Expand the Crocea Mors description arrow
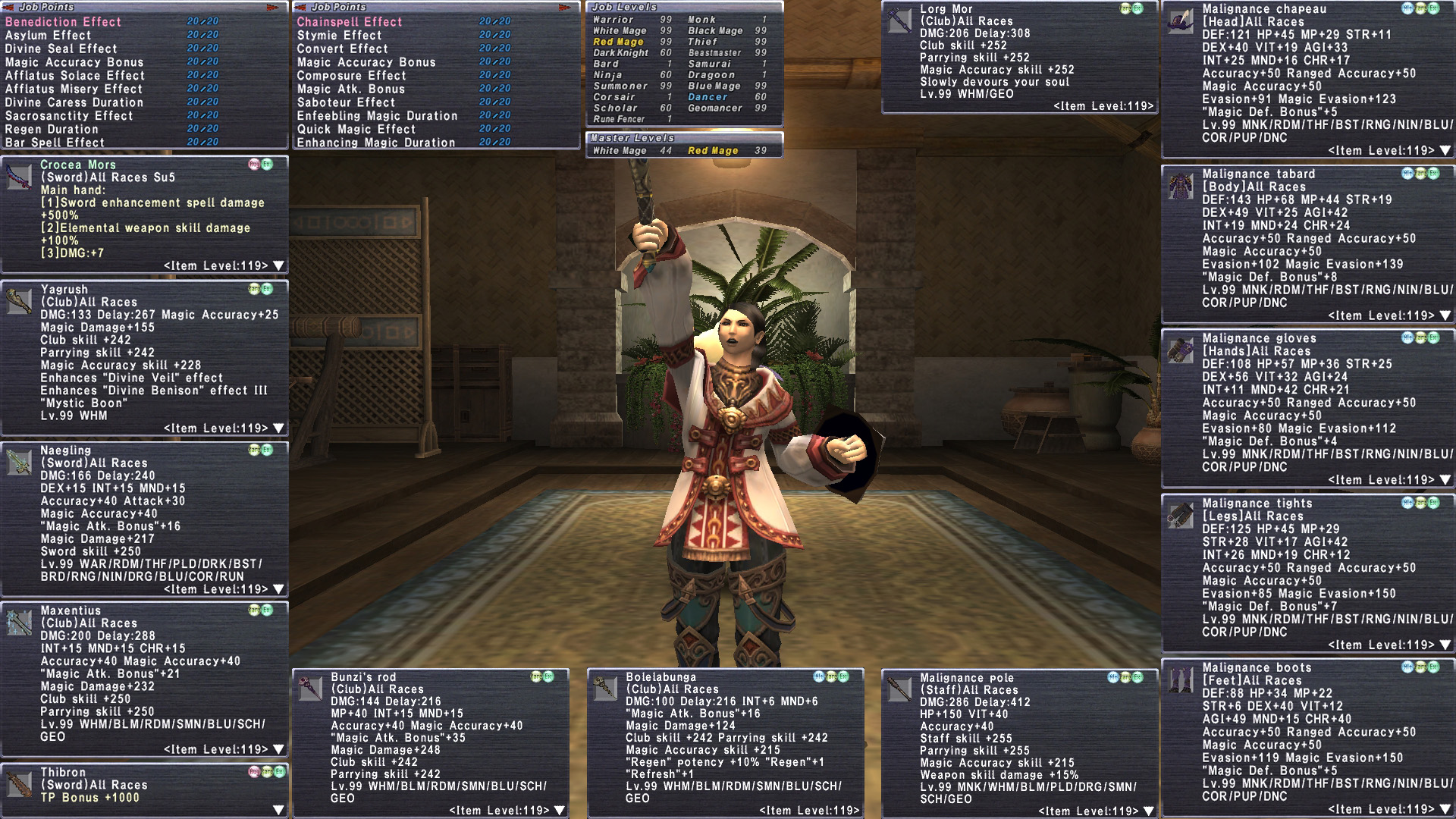The image size is (1456, 819). [278, 266]
